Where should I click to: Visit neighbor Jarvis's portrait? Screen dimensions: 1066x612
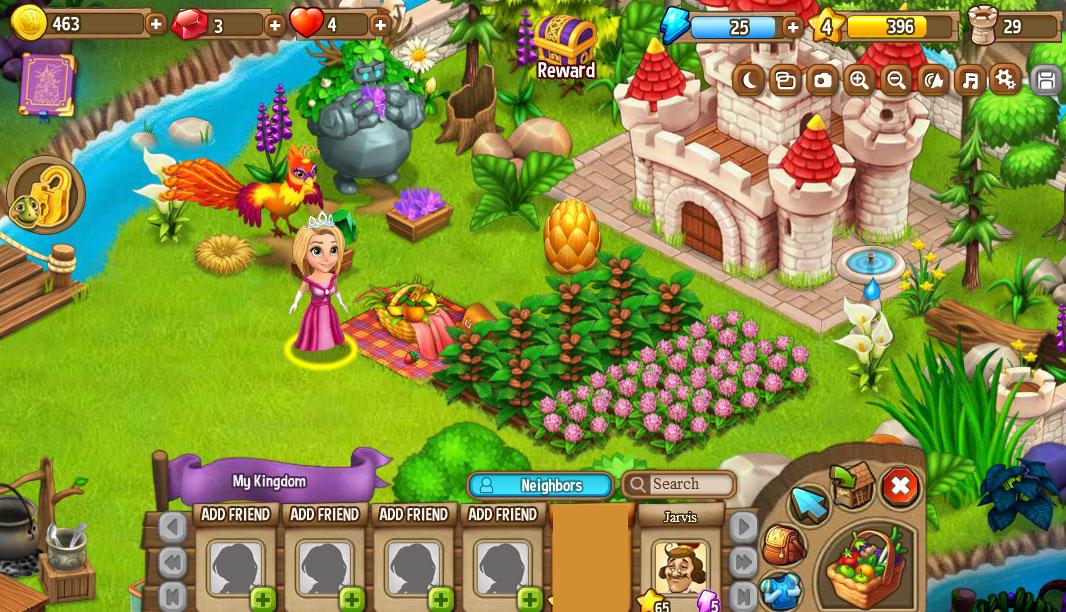point(680,566)
